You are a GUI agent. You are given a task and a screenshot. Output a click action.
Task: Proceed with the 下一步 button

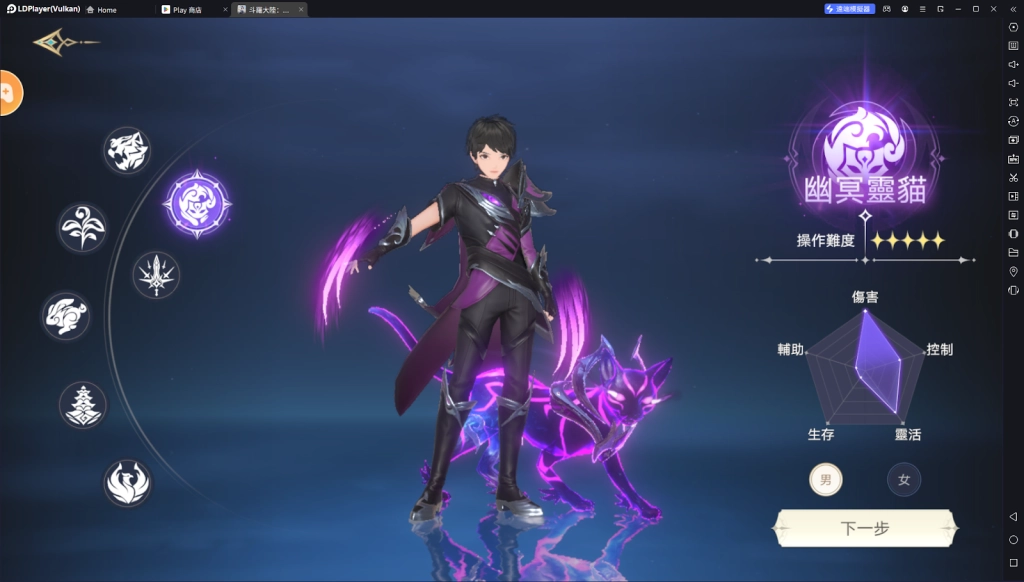866,528
